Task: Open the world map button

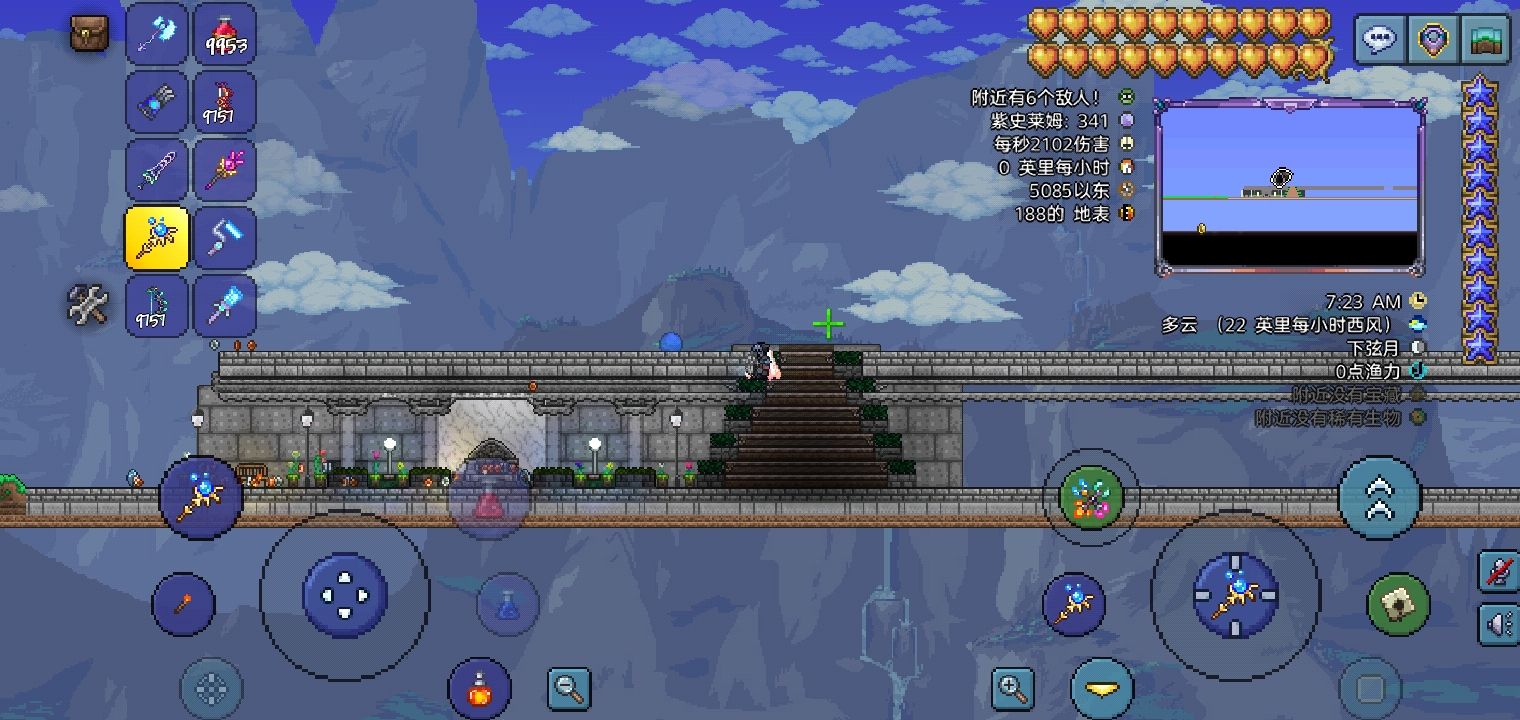Action: (x=1485, y=40)
